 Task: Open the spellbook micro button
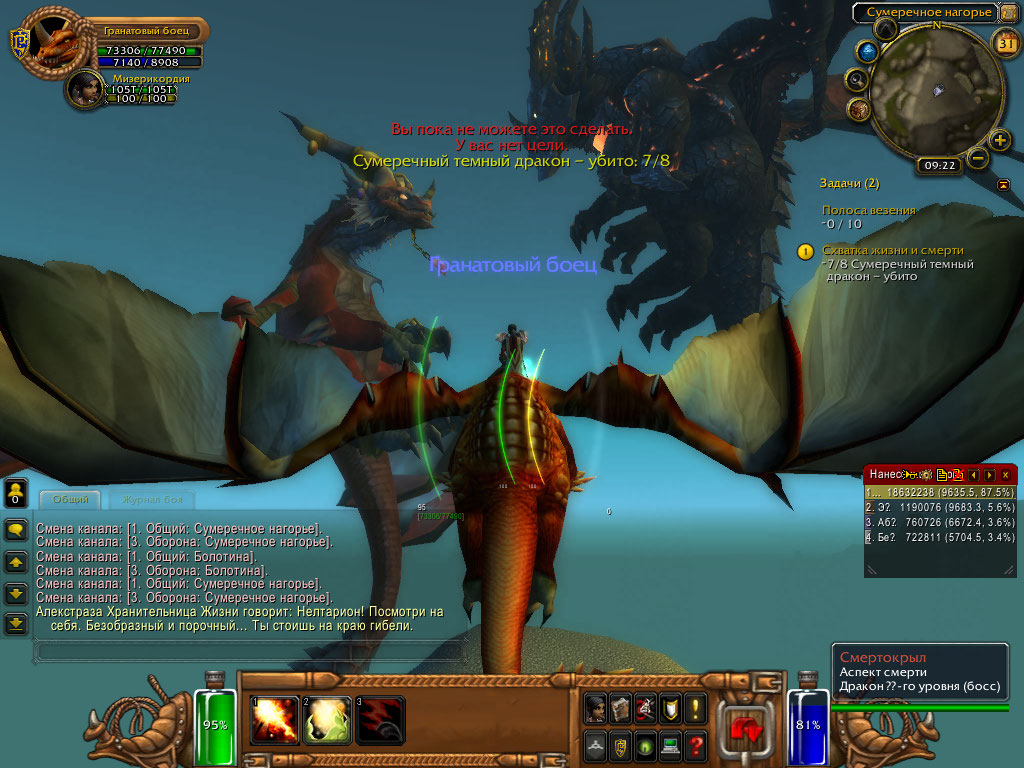pyautogui.click(x=620, y=708)
